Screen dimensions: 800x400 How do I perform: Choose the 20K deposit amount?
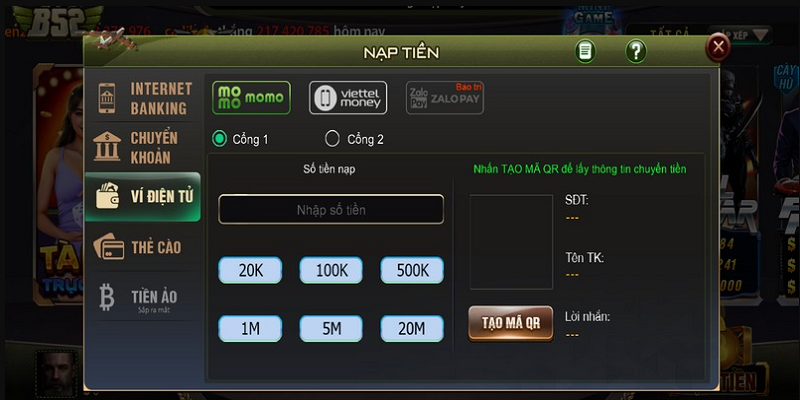[x=250, y=270]
